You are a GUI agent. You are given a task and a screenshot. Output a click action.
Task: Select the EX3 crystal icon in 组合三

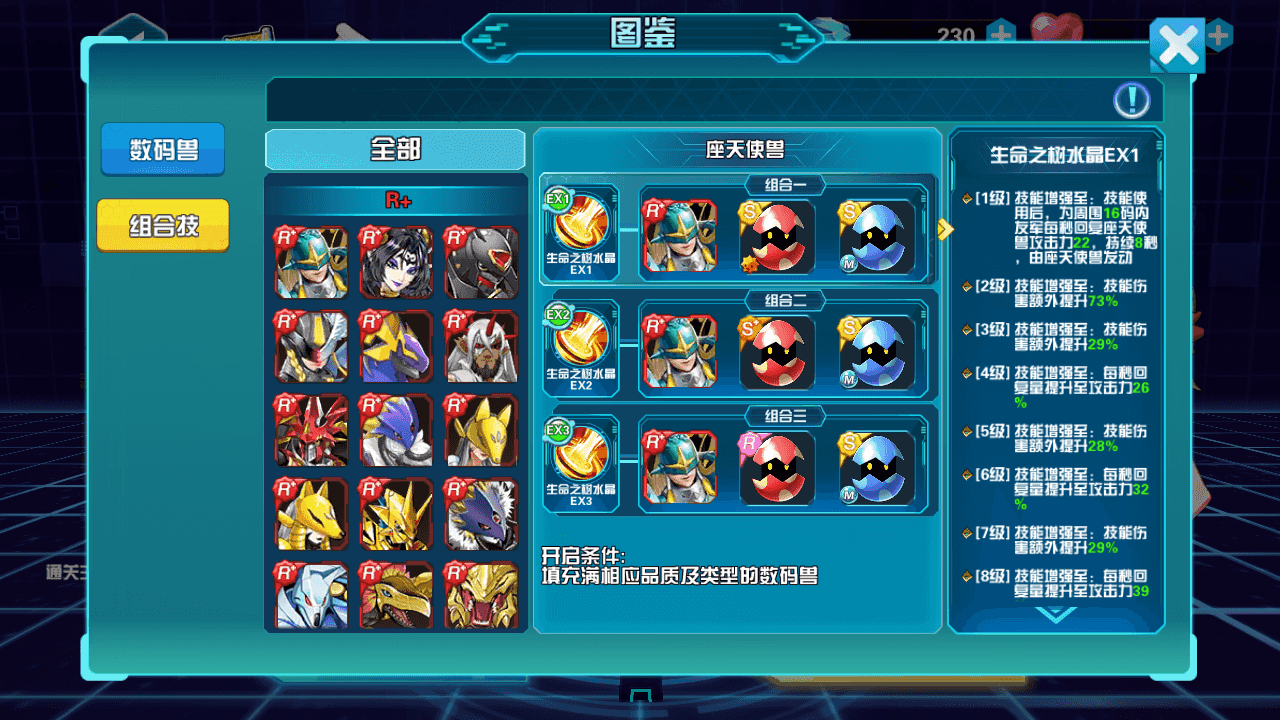tap(581, 460)
